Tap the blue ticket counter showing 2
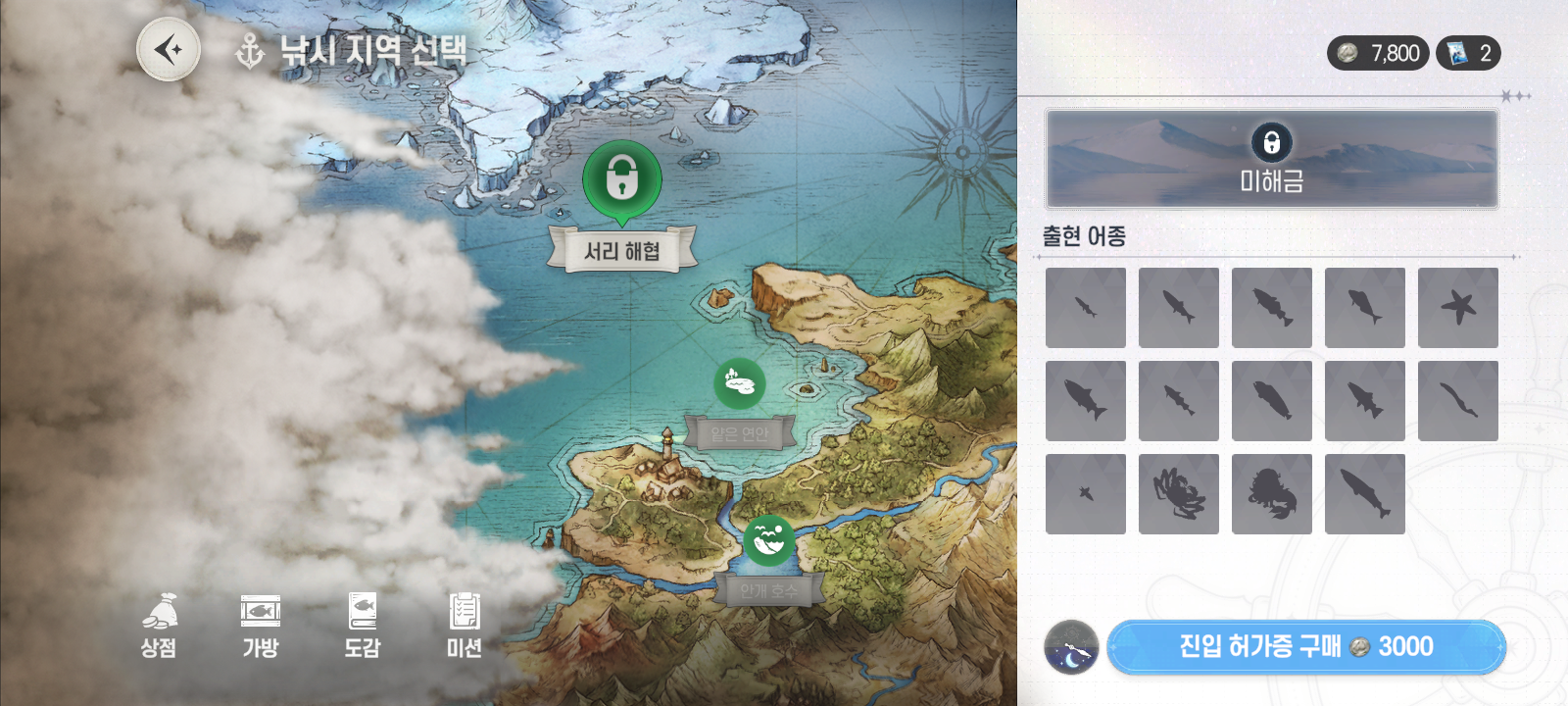 1468,53
